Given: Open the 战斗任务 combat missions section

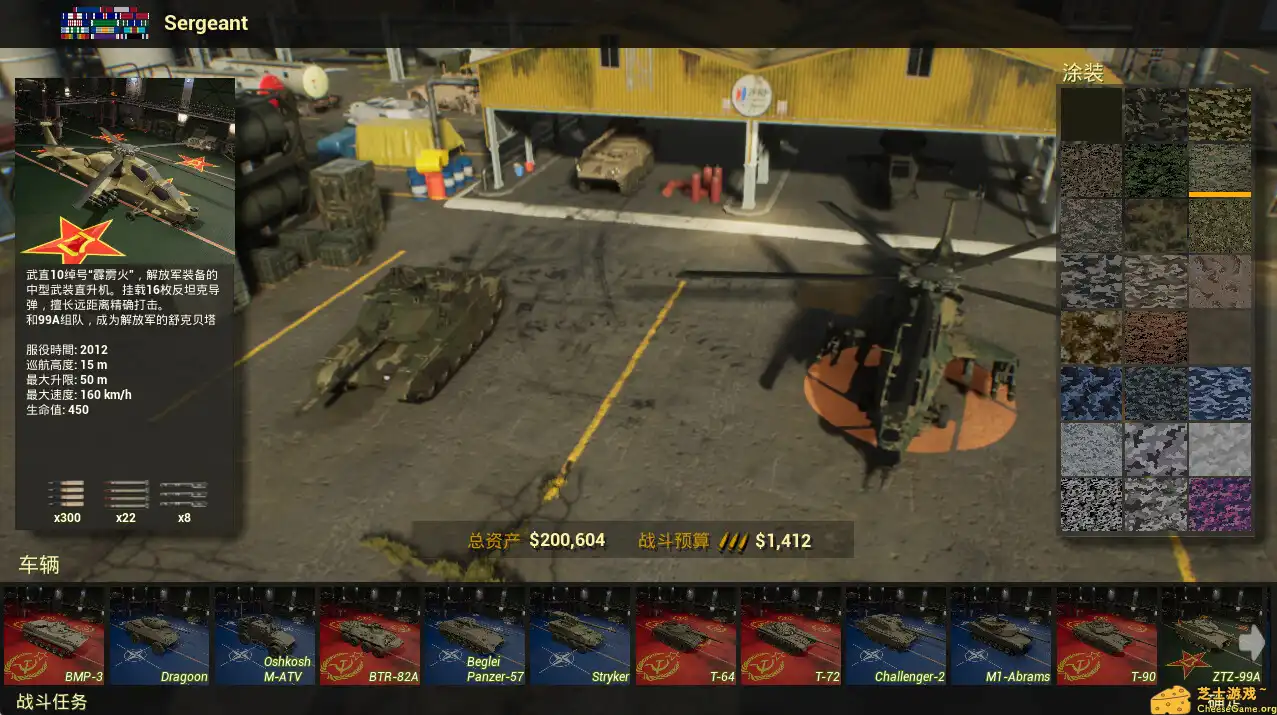Looking at the screenshot, I should (52, 702).
